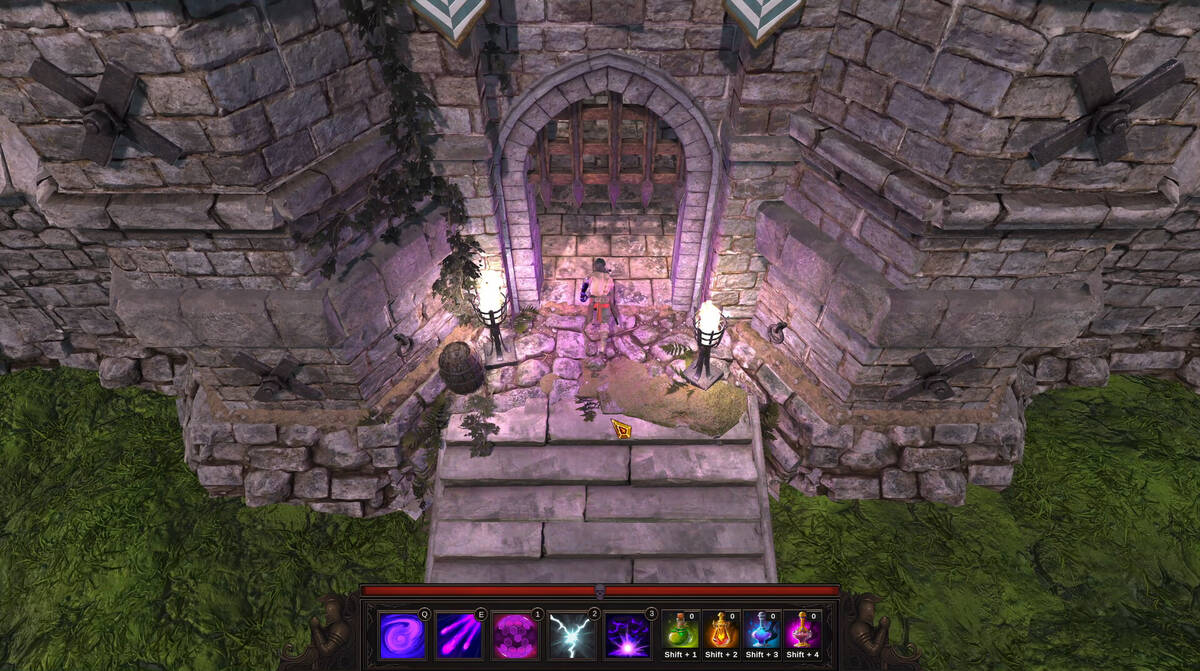Cast the magenta triple missile spell
This screenshot has width=1200, height=671.
coord(460,636)
